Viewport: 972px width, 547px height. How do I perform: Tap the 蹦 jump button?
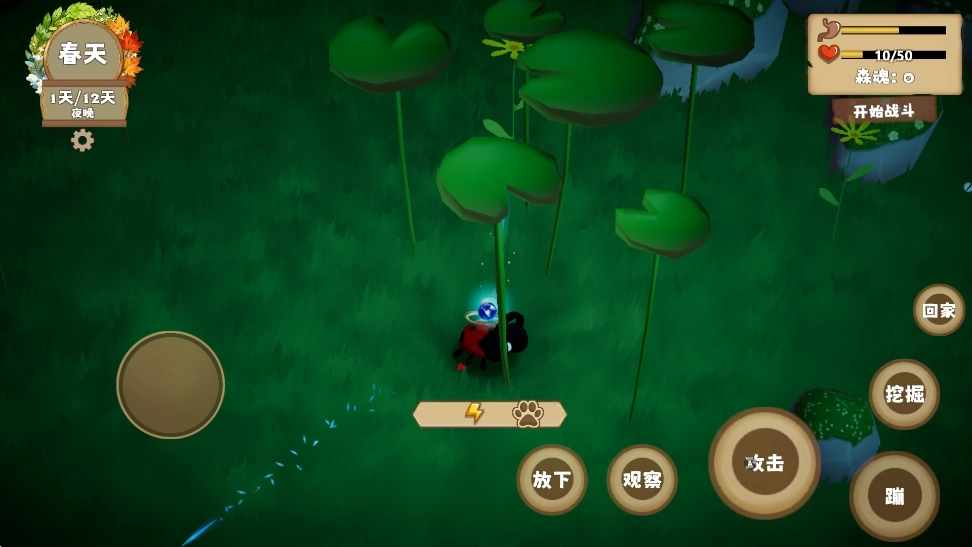pyautogui.click(x=894, y=496)
